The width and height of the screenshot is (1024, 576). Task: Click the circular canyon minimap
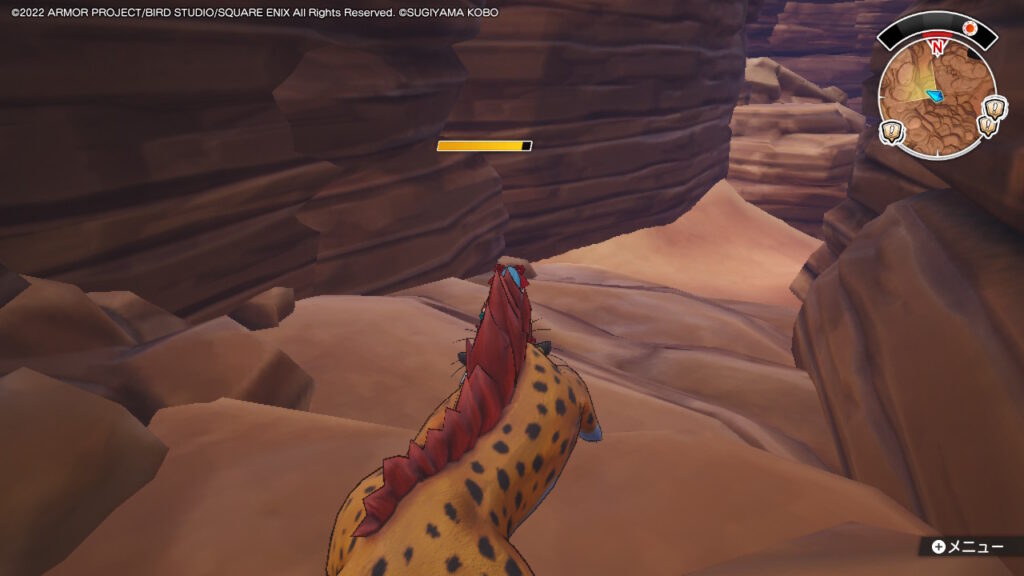point(936,97)
